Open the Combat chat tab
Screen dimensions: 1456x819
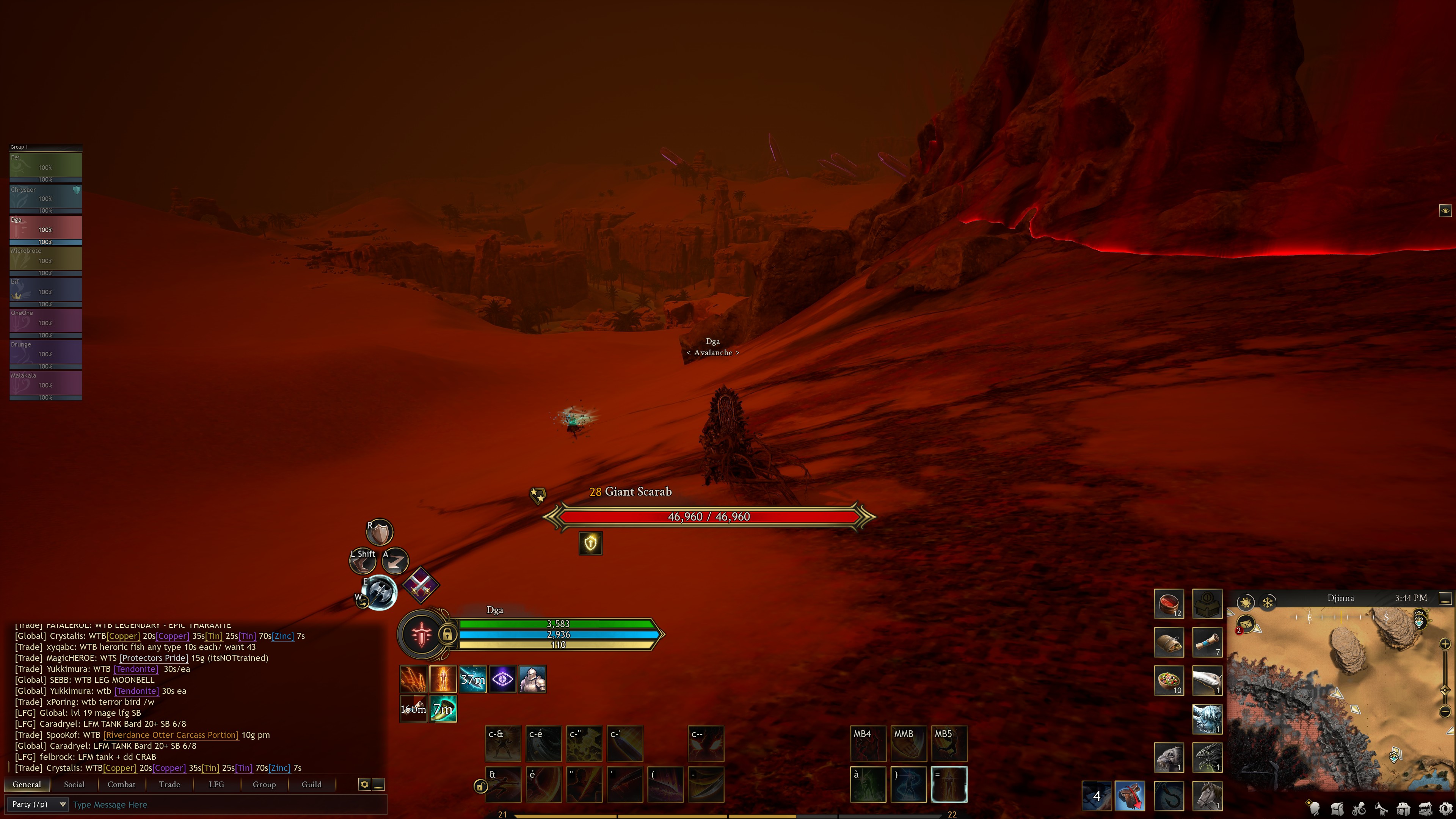click(x=121, y=784)
